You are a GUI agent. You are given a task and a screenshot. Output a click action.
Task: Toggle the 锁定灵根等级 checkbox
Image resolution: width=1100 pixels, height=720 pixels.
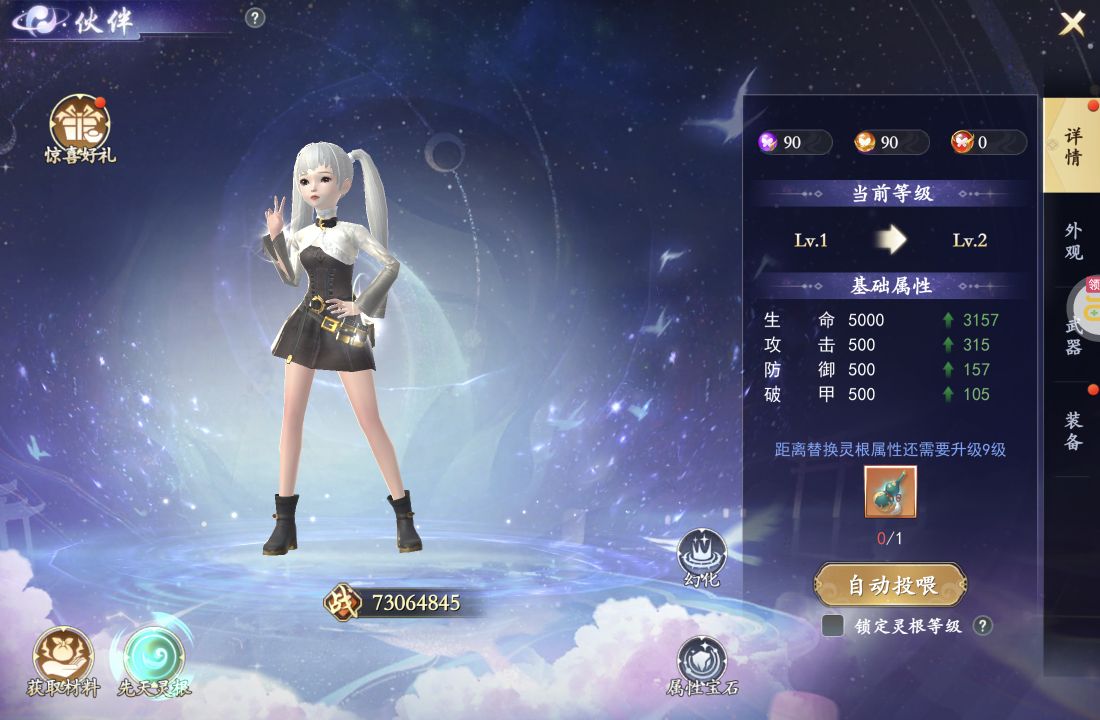coord(832,626)
